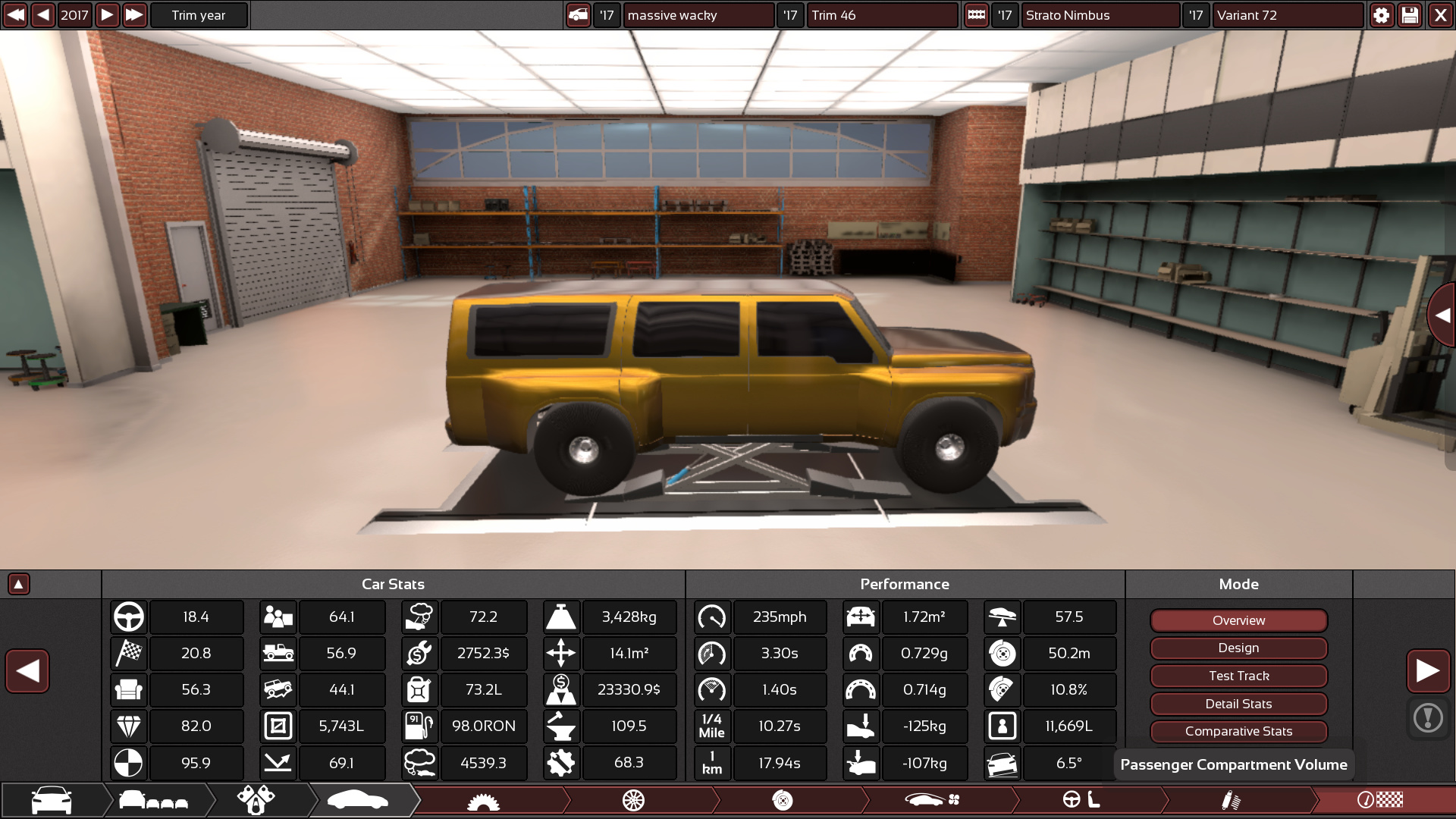This screenshot has height=819, width=1456.
Task: Advance the trim year by one
Action: (107, 15)
